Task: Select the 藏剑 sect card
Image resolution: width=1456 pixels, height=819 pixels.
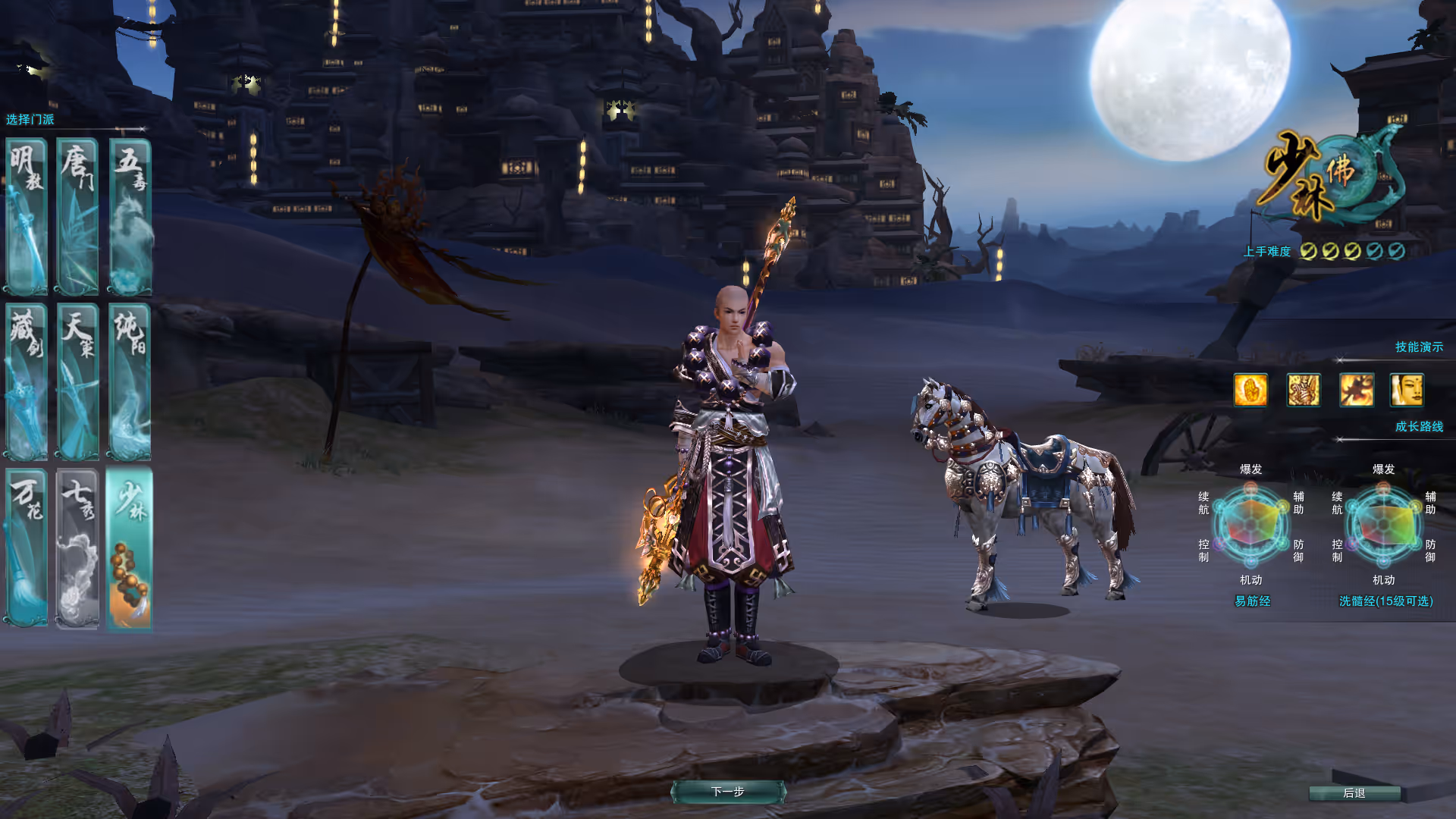Action: pos(27,381)
